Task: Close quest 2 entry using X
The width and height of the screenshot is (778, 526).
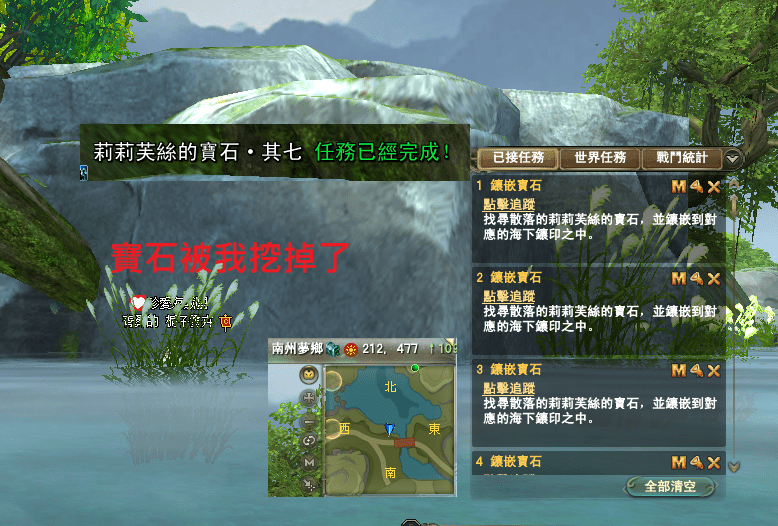Action: click(714, 278)
